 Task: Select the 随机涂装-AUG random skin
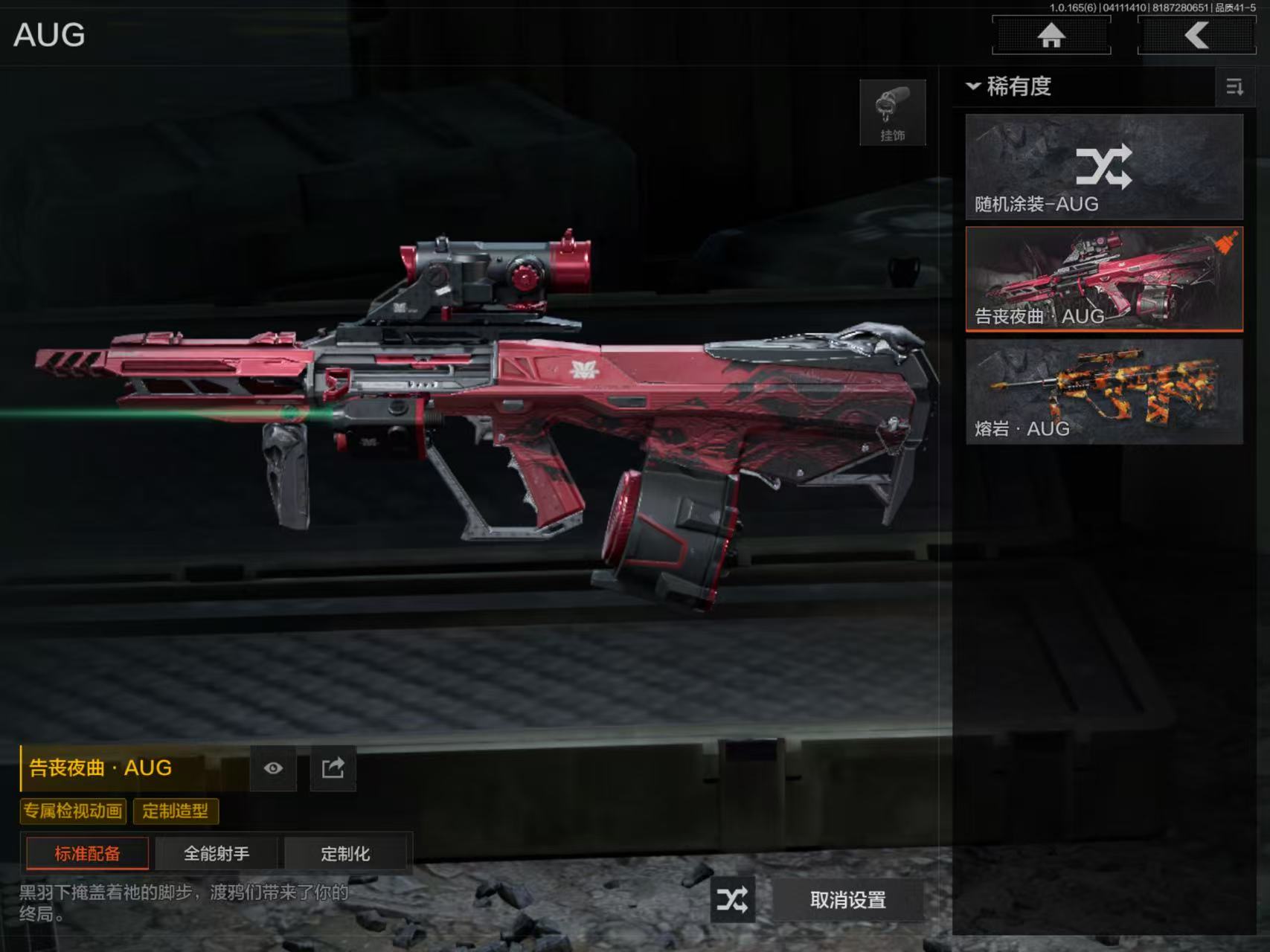1103,167
